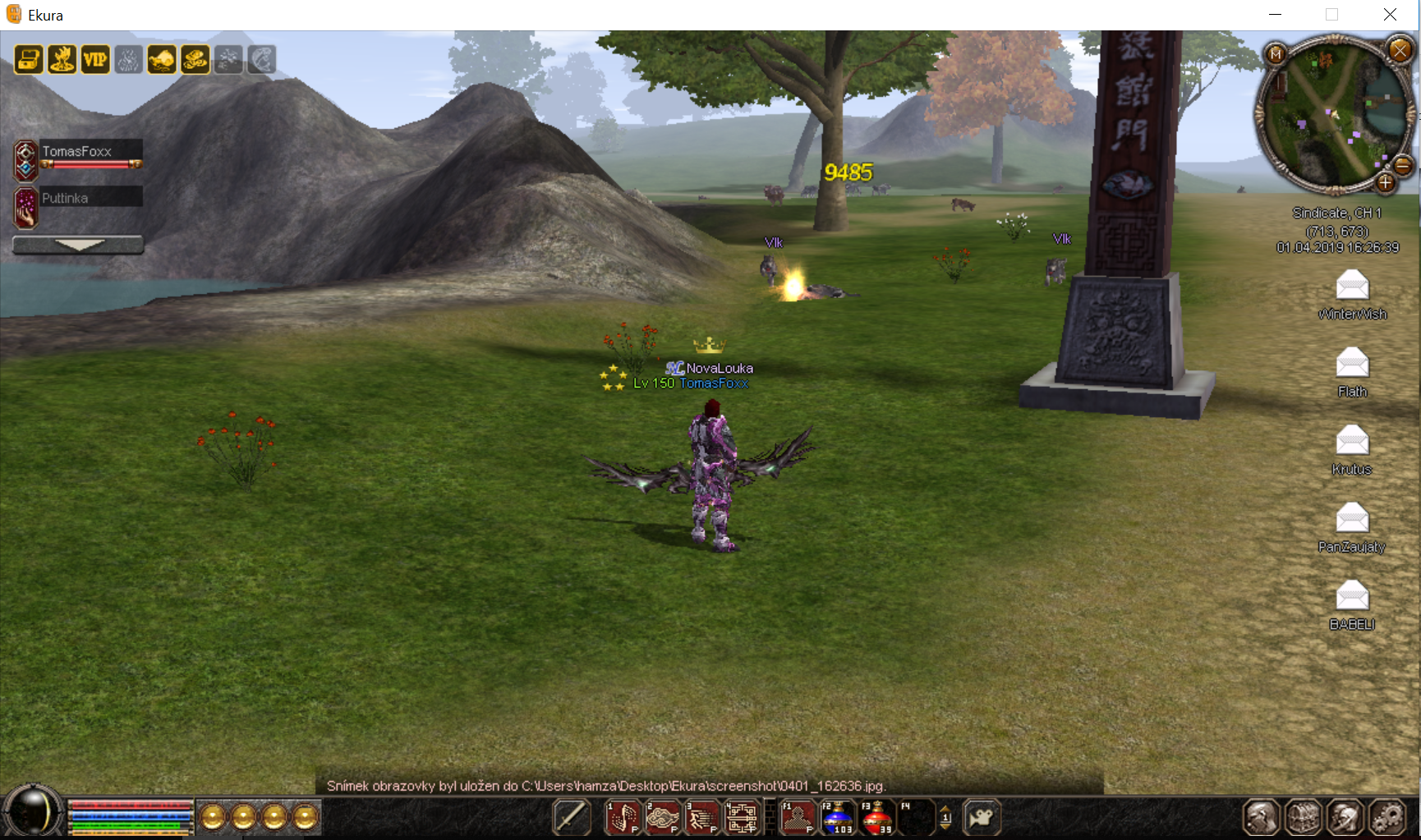Open whisper message from Krutus
Image resolution: width=1421 pixels, height=840 pixels.
pyautogui.click(x=1352, y=441)
